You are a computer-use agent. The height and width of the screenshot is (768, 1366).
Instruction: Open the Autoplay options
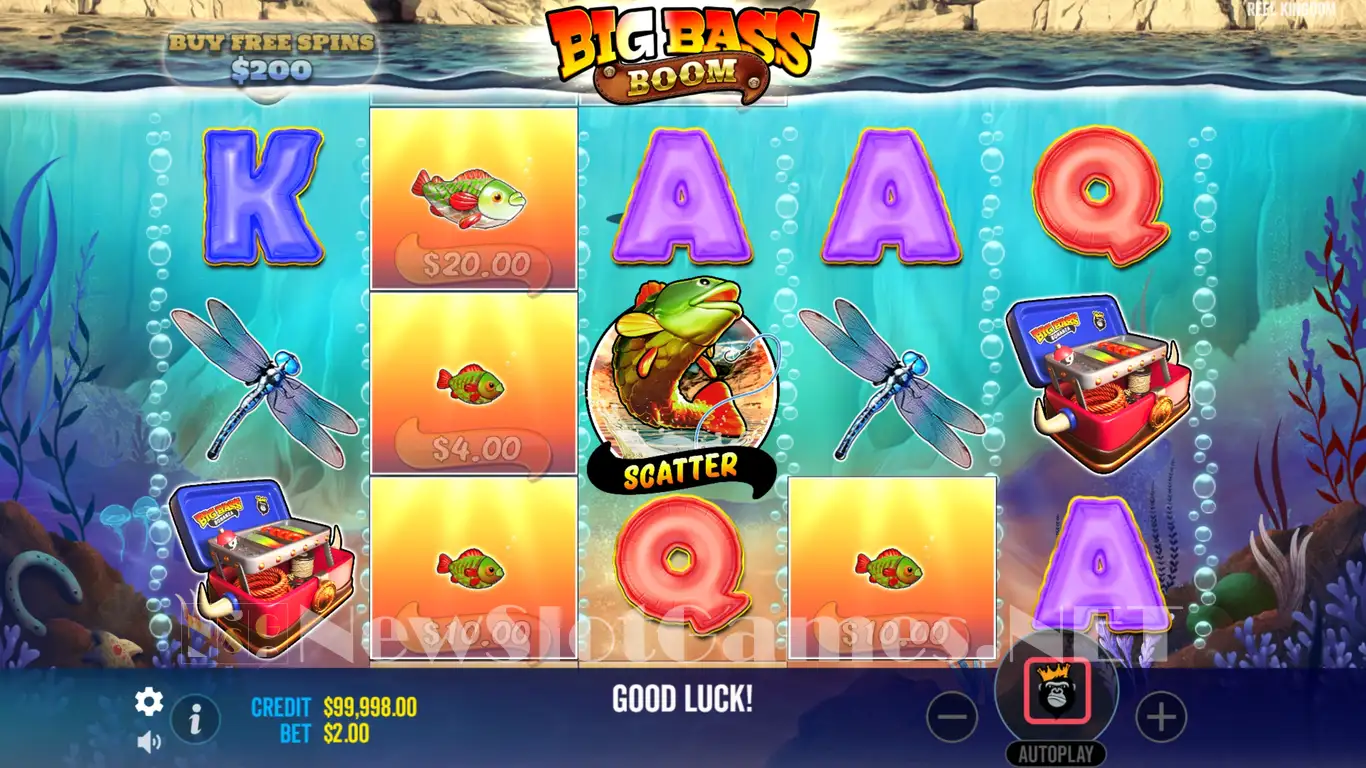[x=1056, y=754]
